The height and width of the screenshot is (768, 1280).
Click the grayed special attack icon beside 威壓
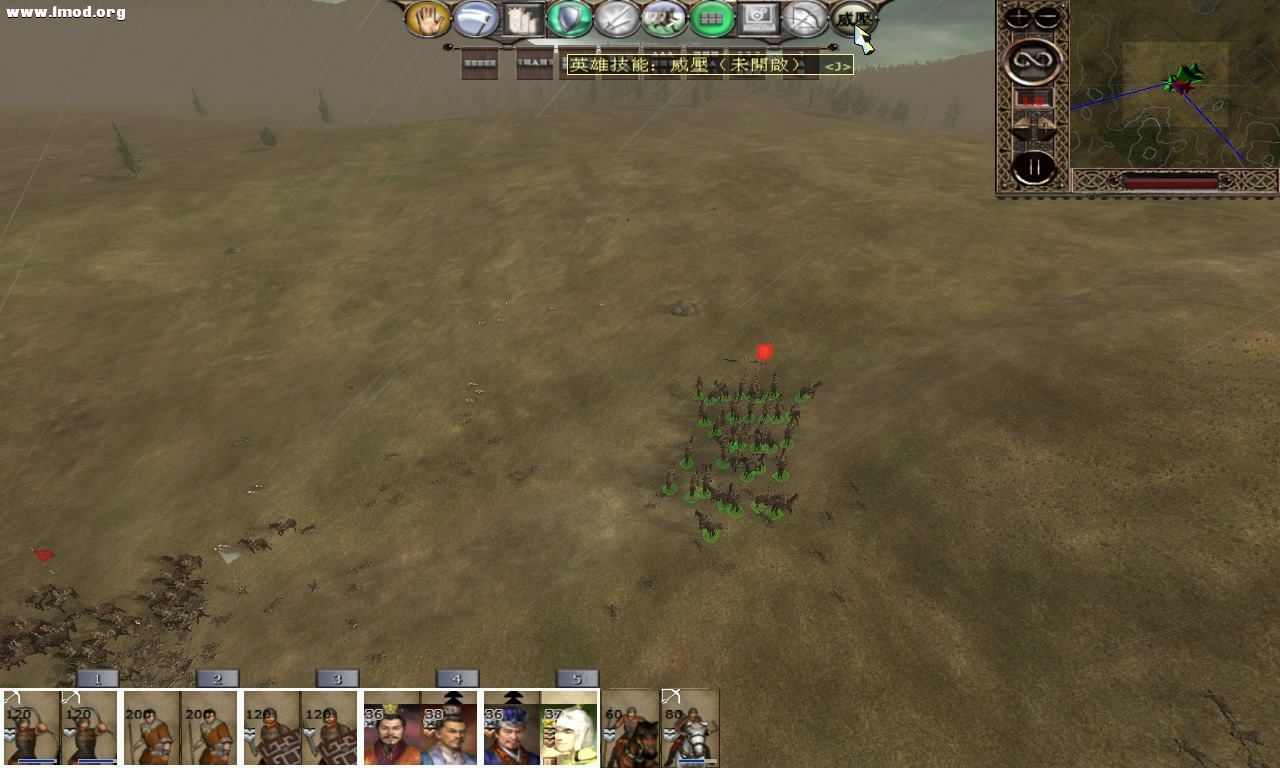pos(805,18)
